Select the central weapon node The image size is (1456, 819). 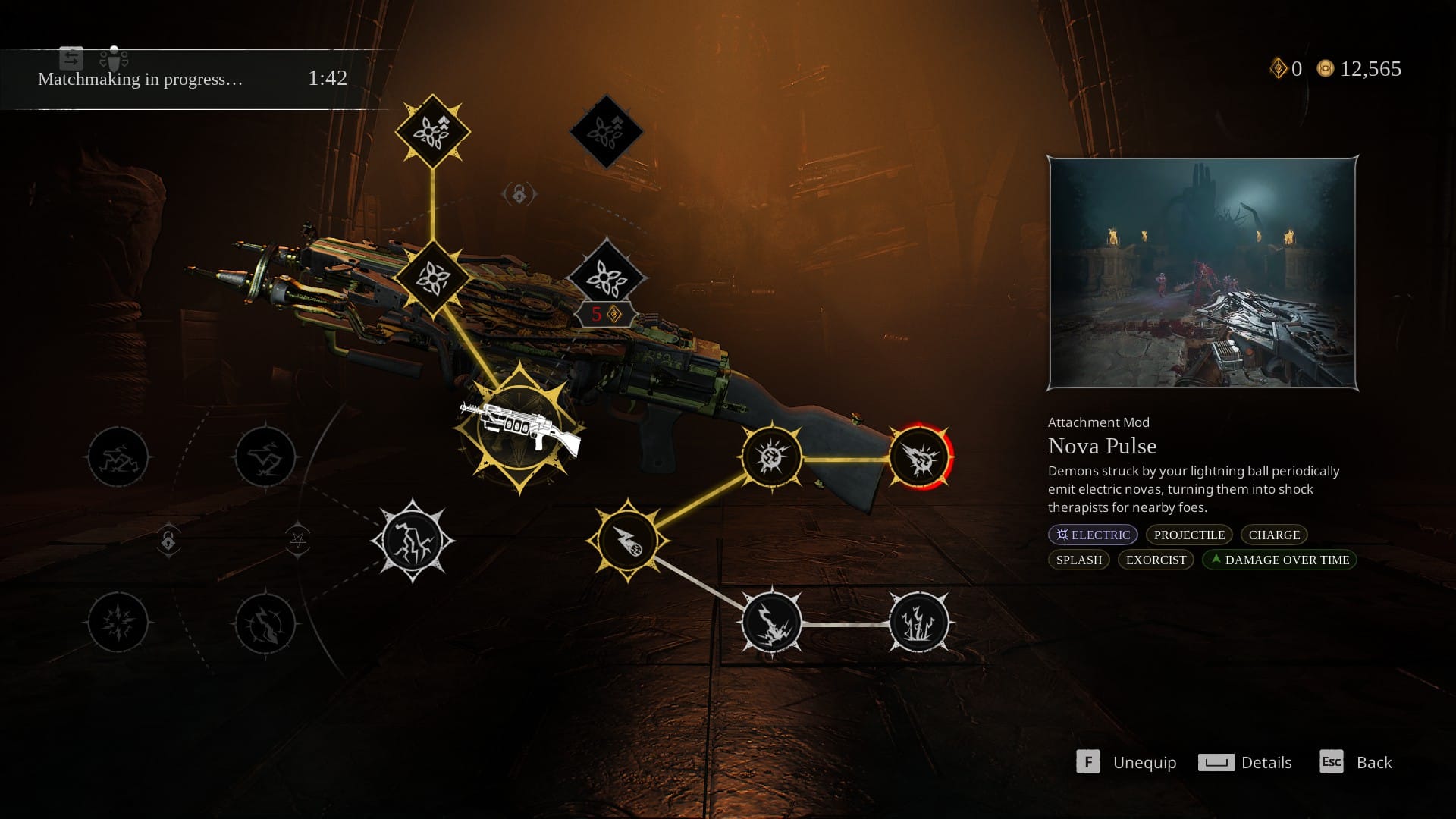[519, 428]
